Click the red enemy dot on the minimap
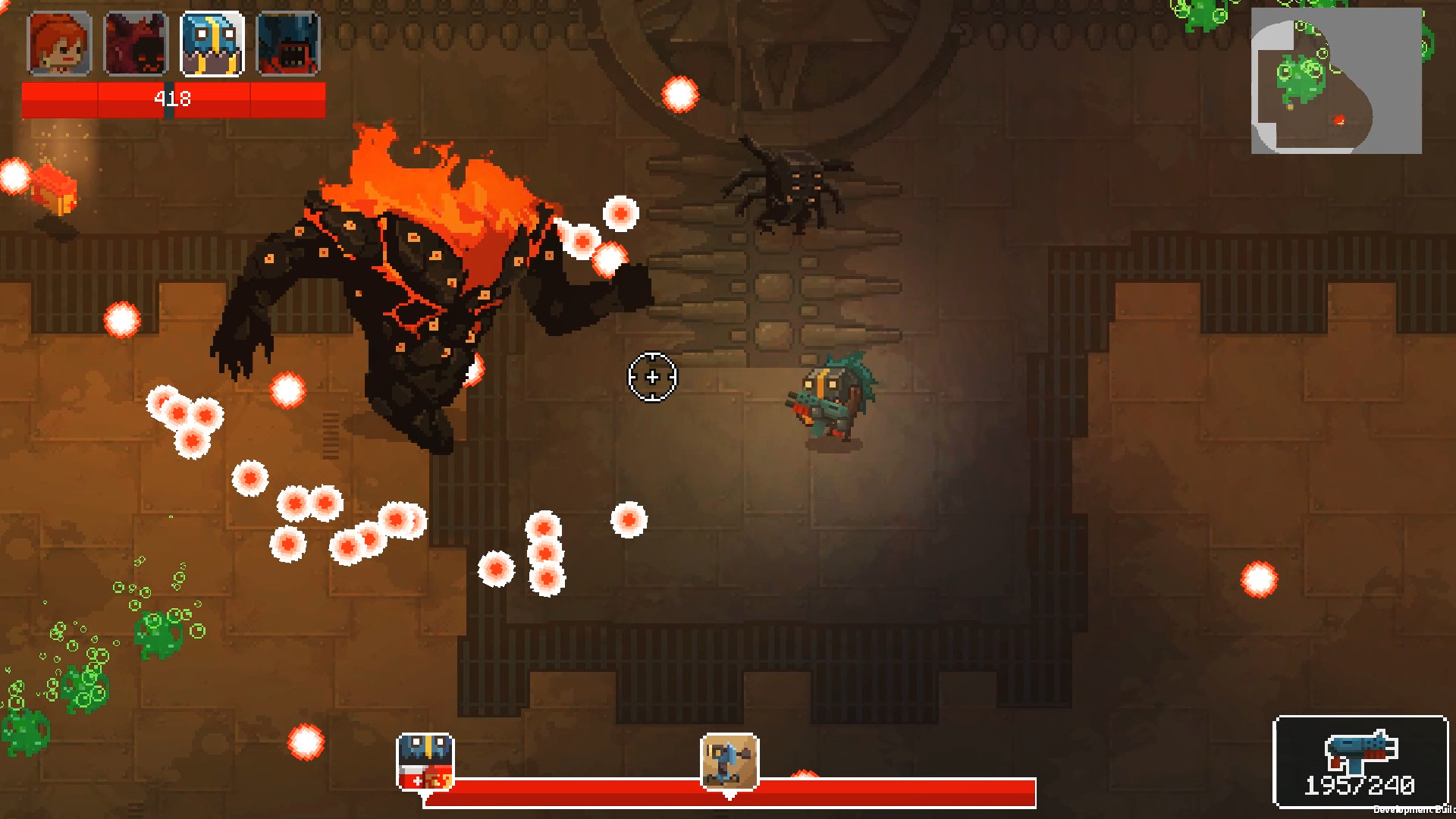Viewport: 1456px width, 819px height. click(x=1340, y=120)
